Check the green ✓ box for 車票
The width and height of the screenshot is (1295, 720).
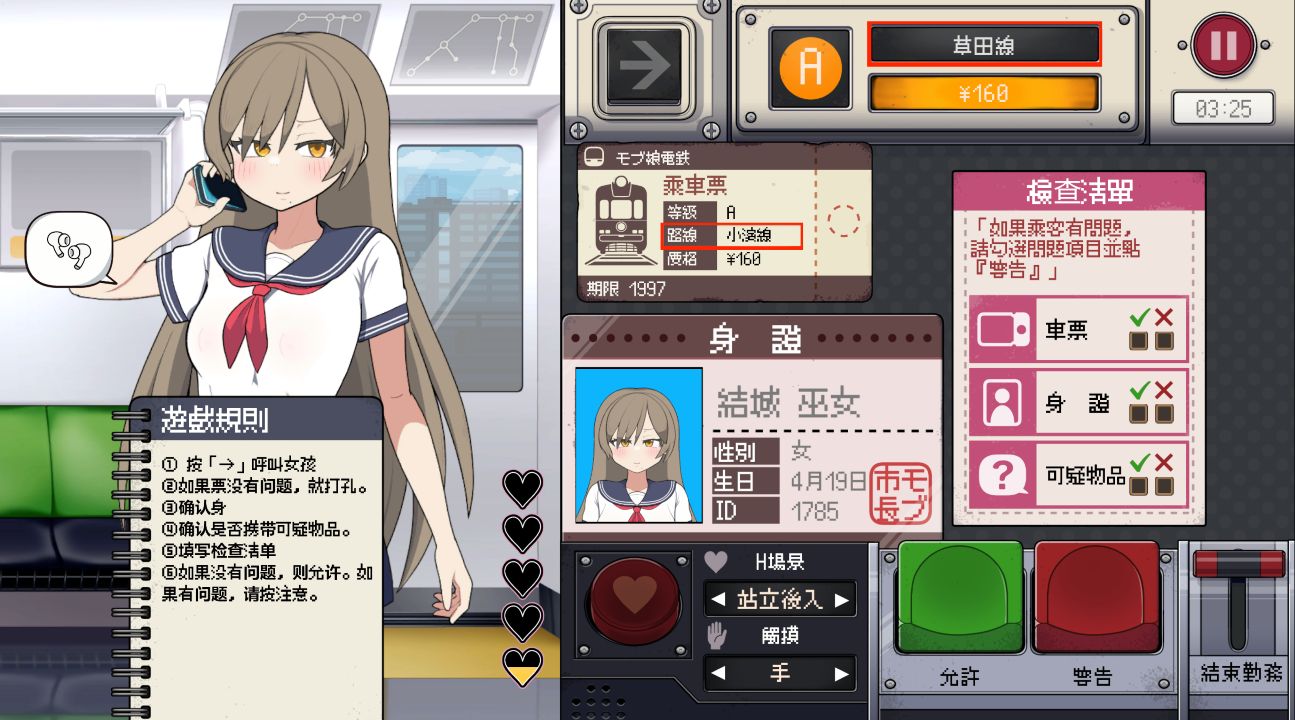(1139, 340)
